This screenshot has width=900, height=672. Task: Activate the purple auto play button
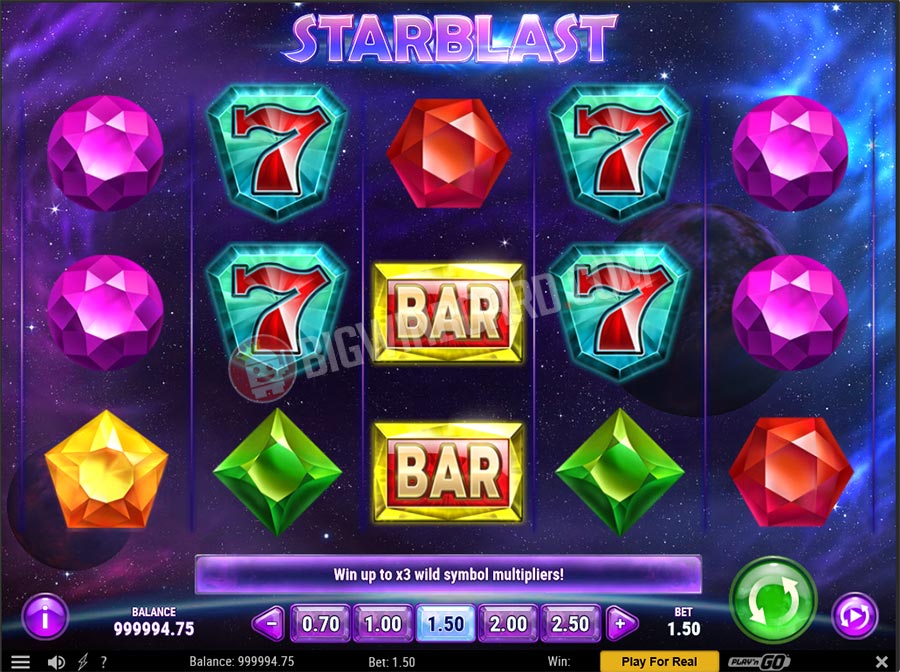coord(854,616)
